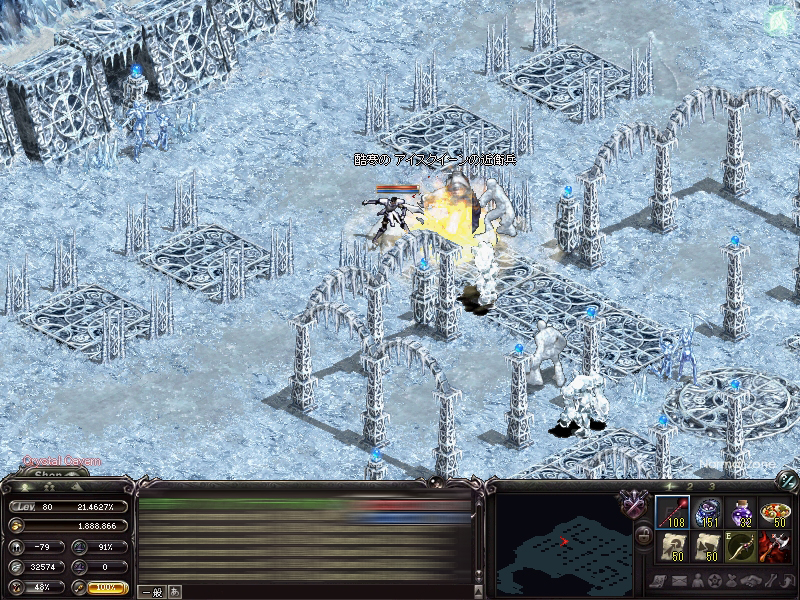Select the red battle axe skill

click(x=774, y=548)
